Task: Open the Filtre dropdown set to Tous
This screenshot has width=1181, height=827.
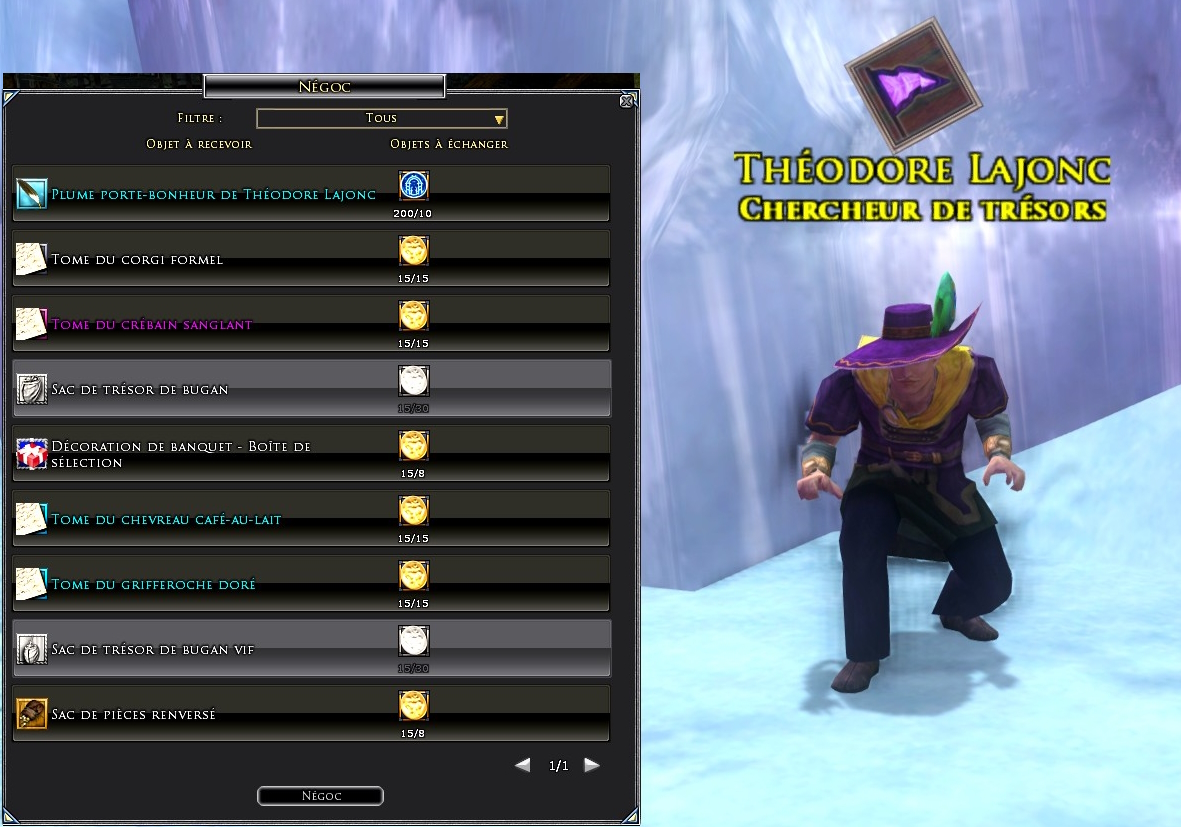Action: (382, 119)
